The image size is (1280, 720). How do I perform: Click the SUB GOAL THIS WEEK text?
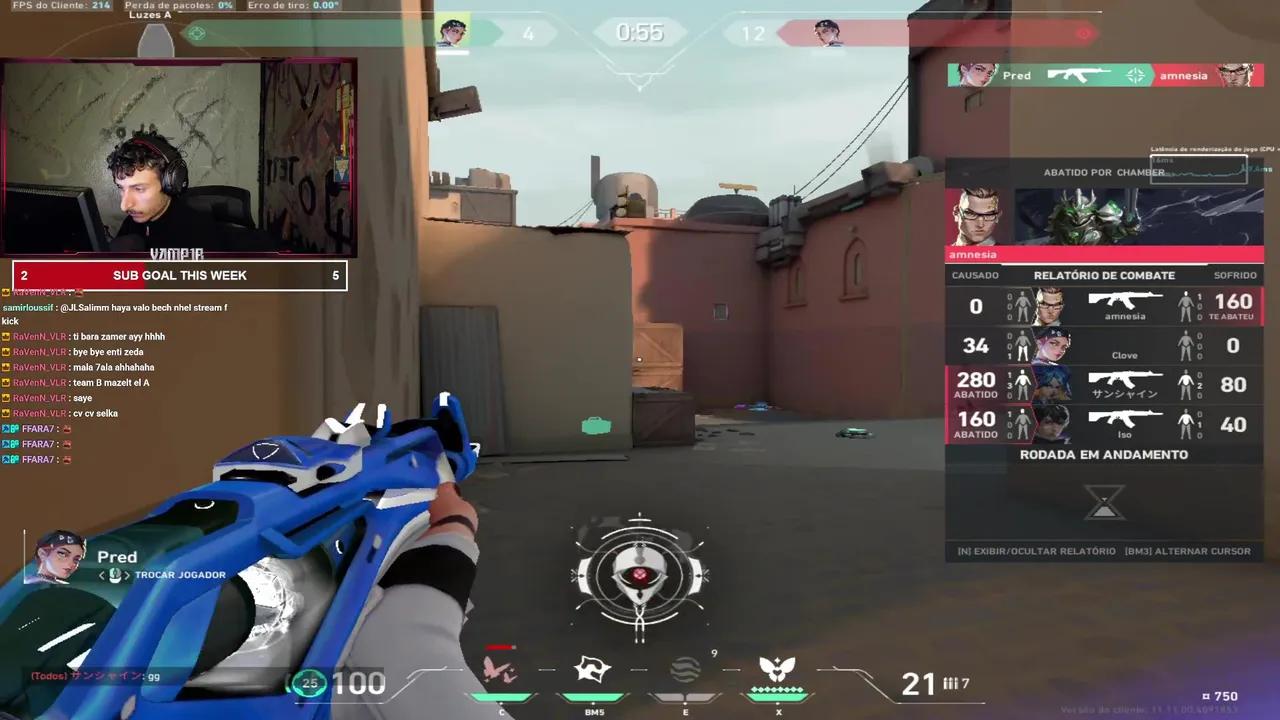[x=180, y=275]
